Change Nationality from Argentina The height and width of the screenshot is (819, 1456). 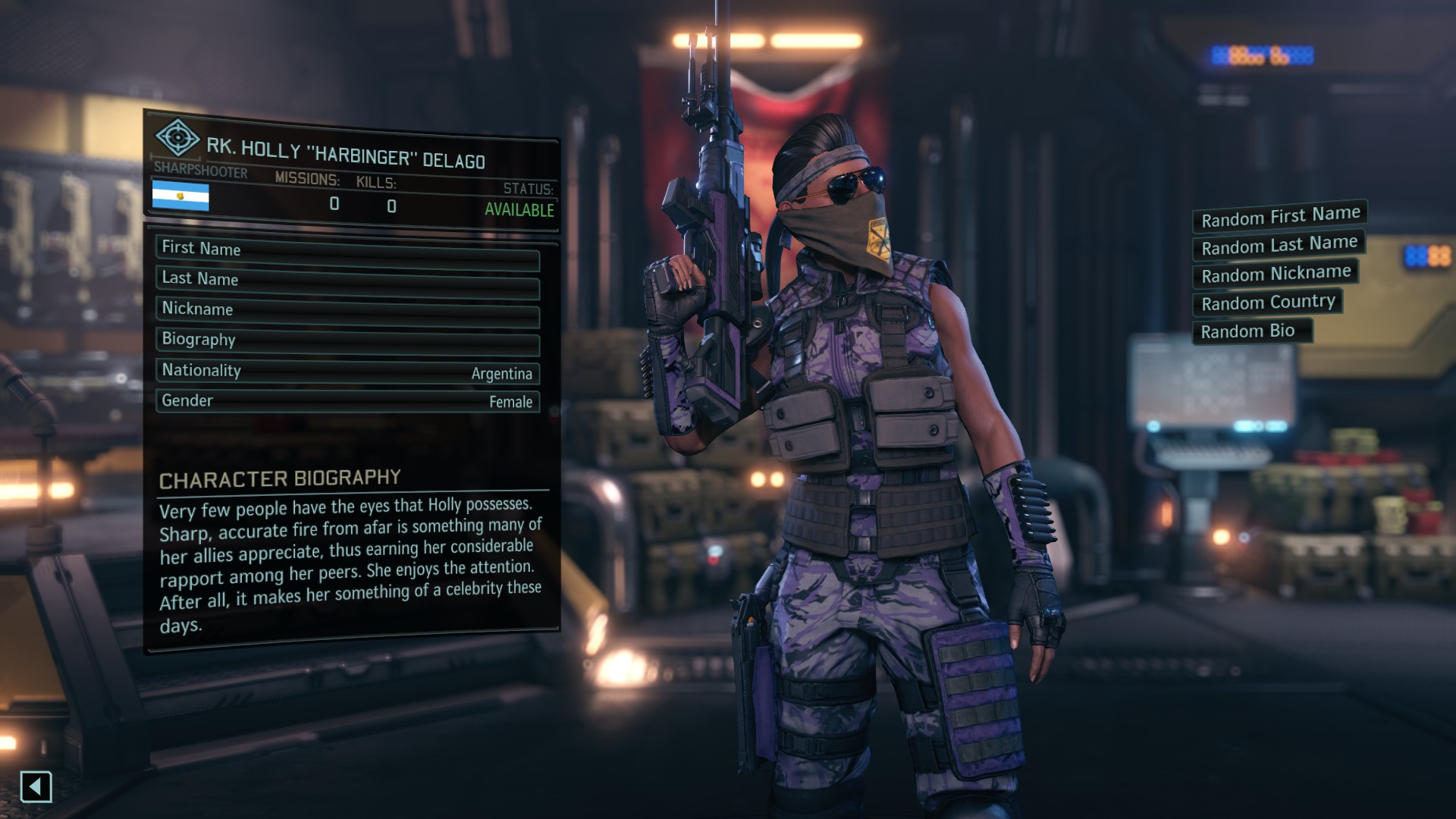[347, 372]
